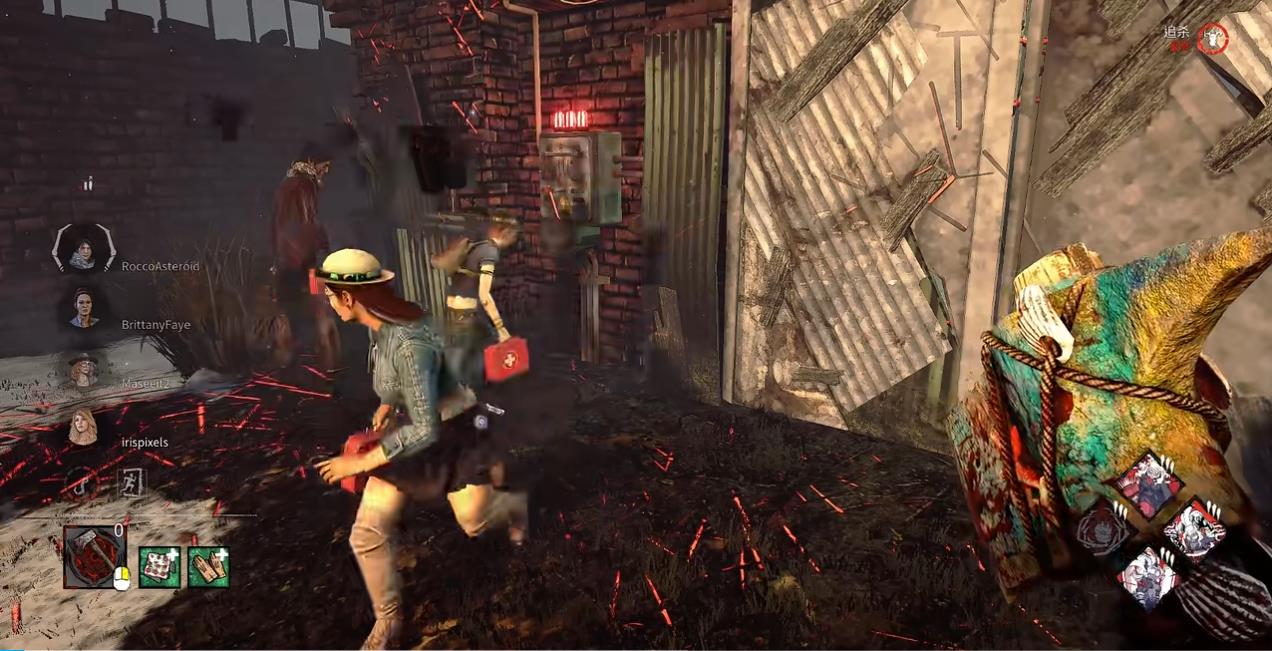The height and width of the screenshot is (651, 1272).
Task: Select the right perk diamond
Action: [1193, 528]
